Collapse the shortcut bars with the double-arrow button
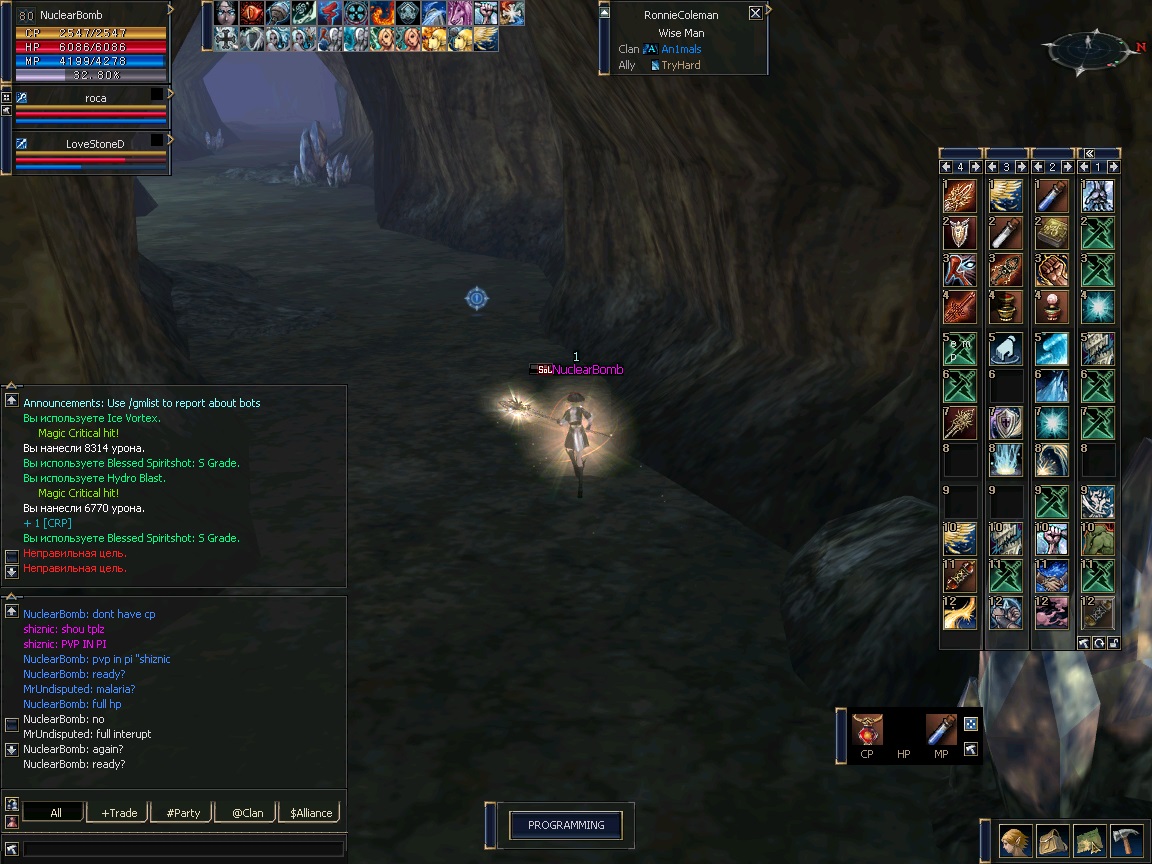1152x864 pixels. (1089, 153)
